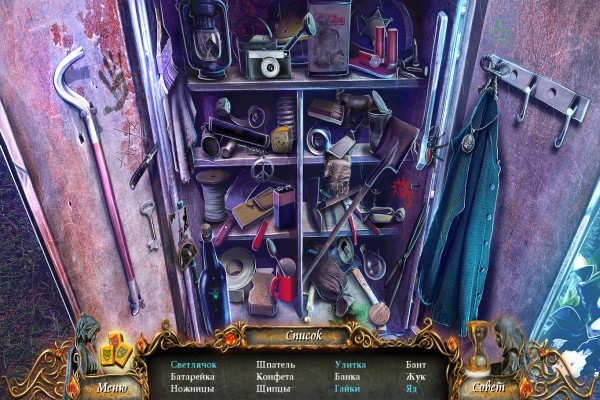Select Яд in the item list
The width and height of the screenshot is (600, 400).
click(x=411, y=388)
